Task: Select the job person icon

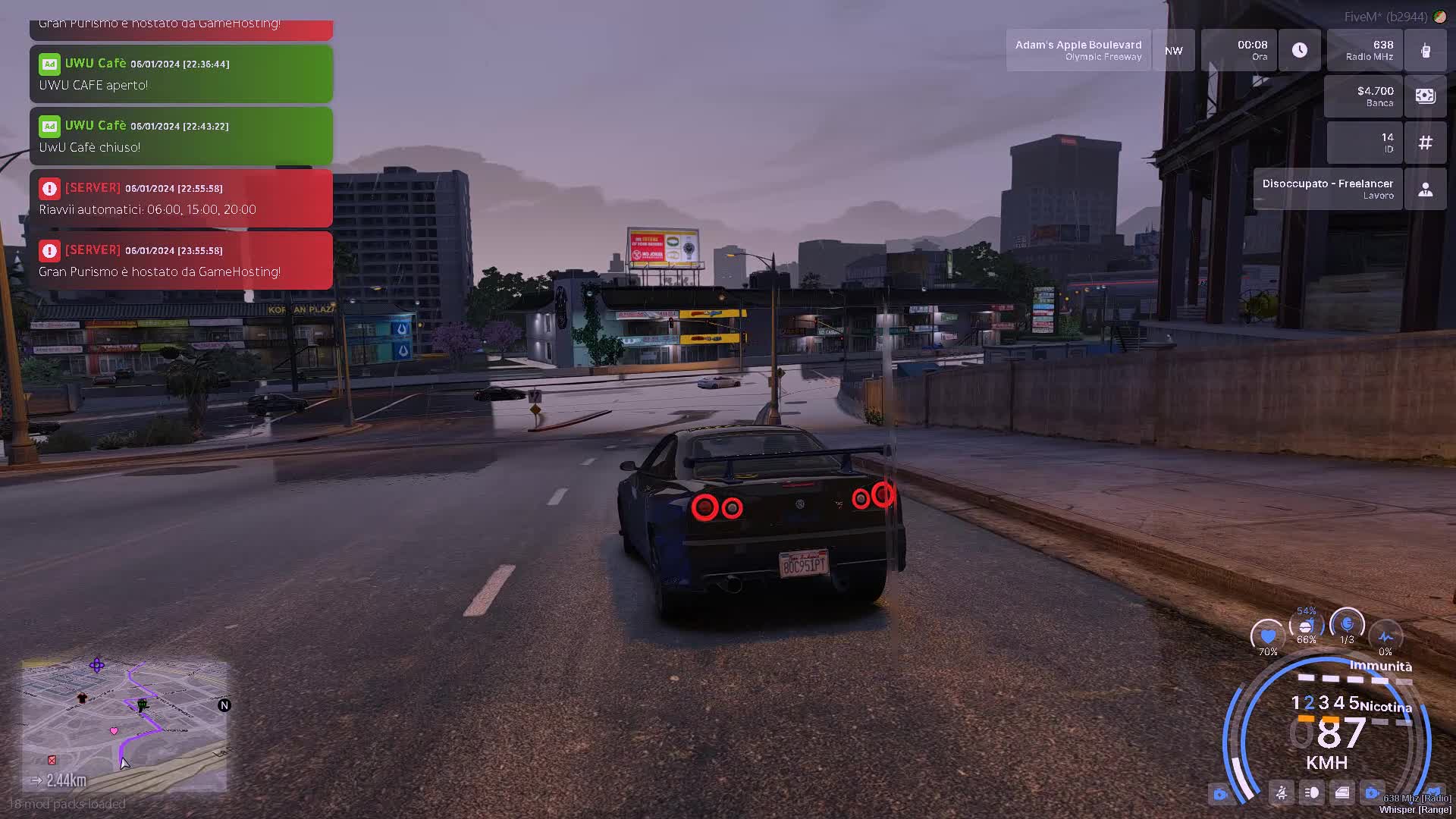Action: pos(1425,189)
